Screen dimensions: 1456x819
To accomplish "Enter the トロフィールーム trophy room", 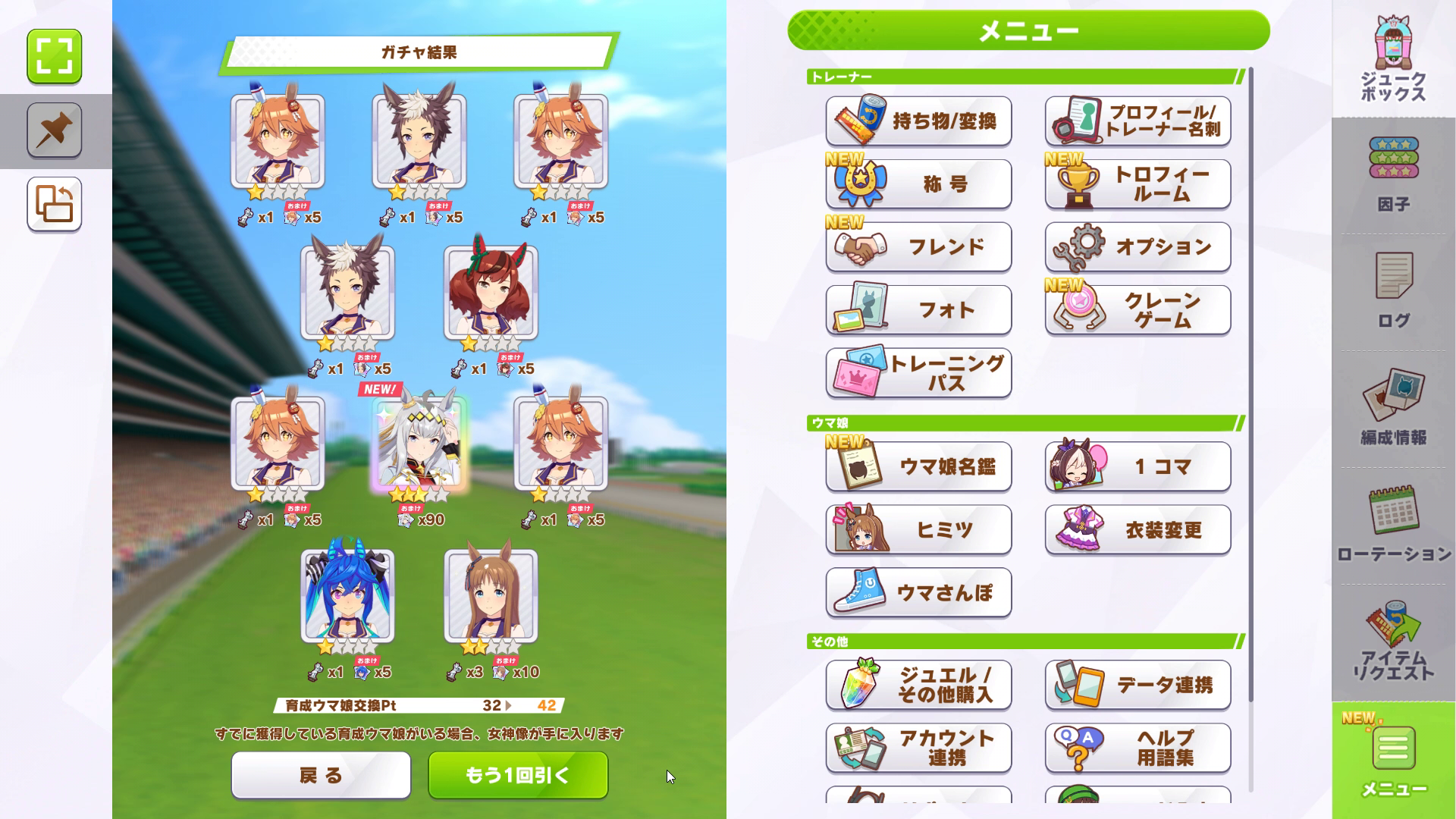I will 1137,184.
